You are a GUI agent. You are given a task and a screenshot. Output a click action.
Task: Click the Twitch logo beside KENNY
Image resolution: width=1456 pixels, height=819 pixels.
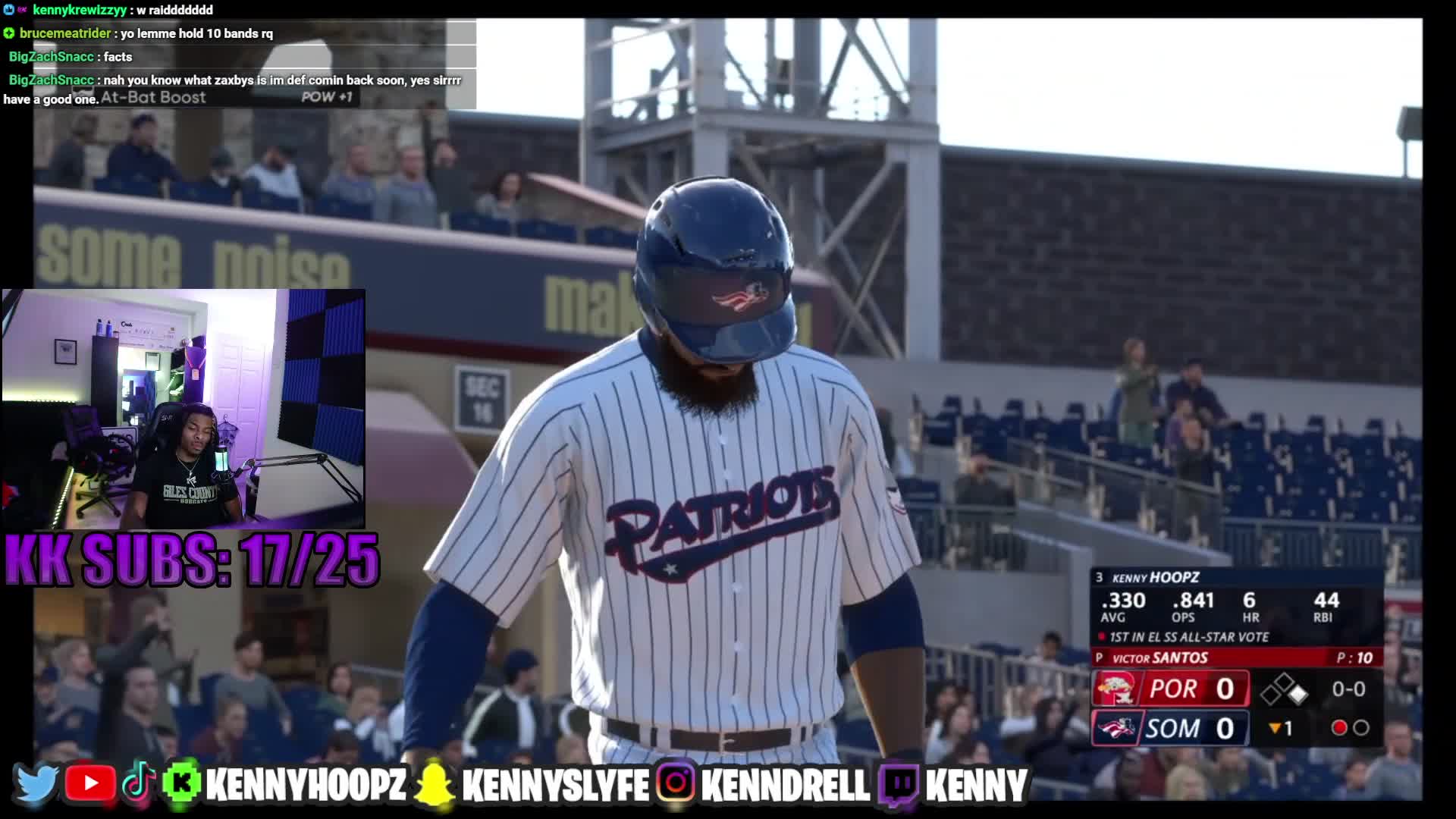[899, 784]
